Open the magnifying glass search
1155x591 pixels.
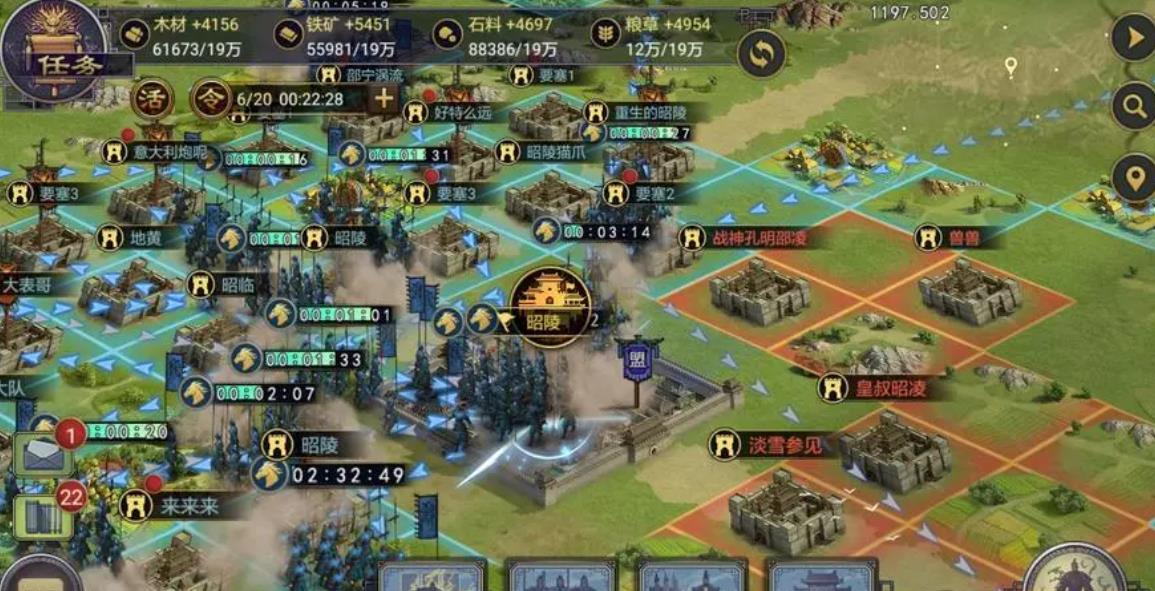[1133, 105]
